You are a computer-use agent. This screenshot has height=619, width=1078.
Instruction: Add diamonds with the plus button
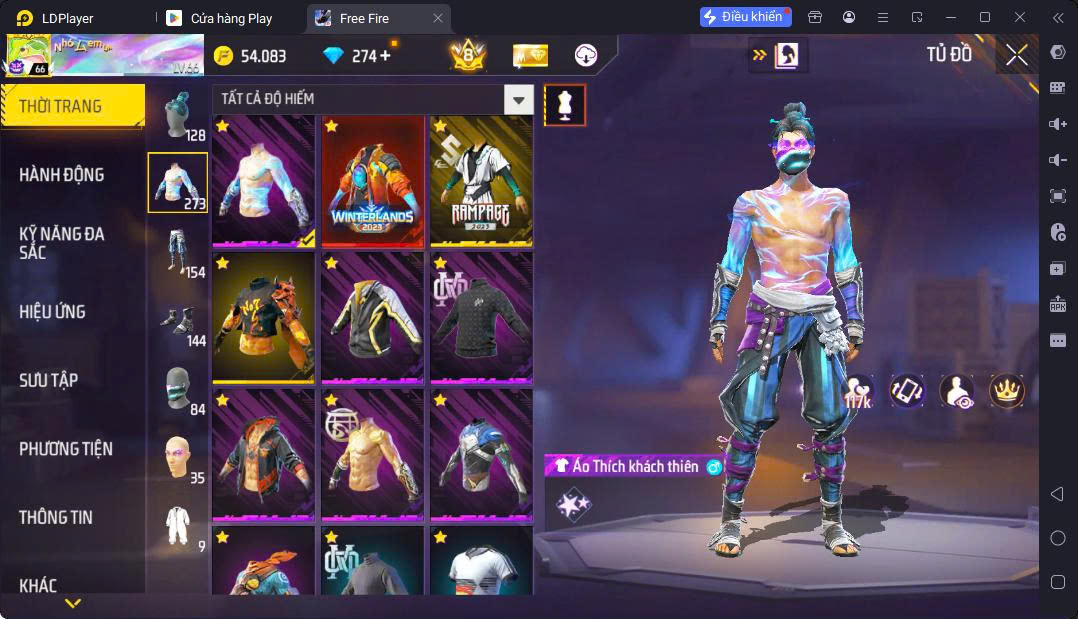click(x=385, y=56)
